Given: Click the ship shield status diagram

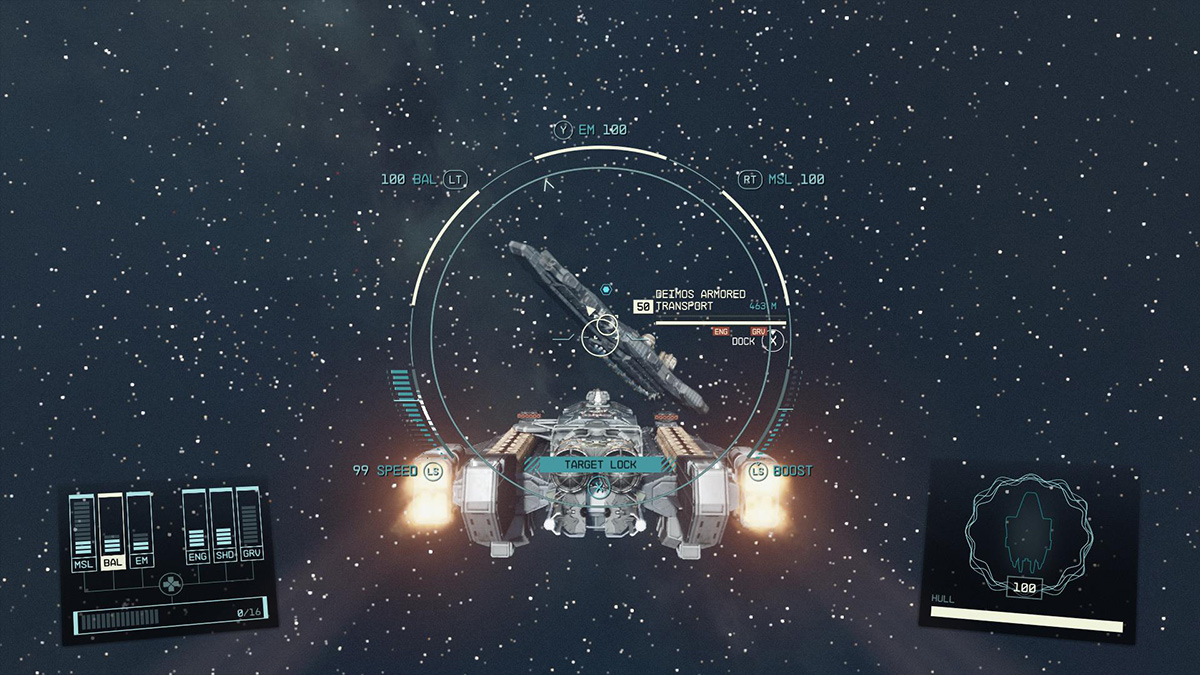Looking at the screenshot, I should [x=1023, y=535].
